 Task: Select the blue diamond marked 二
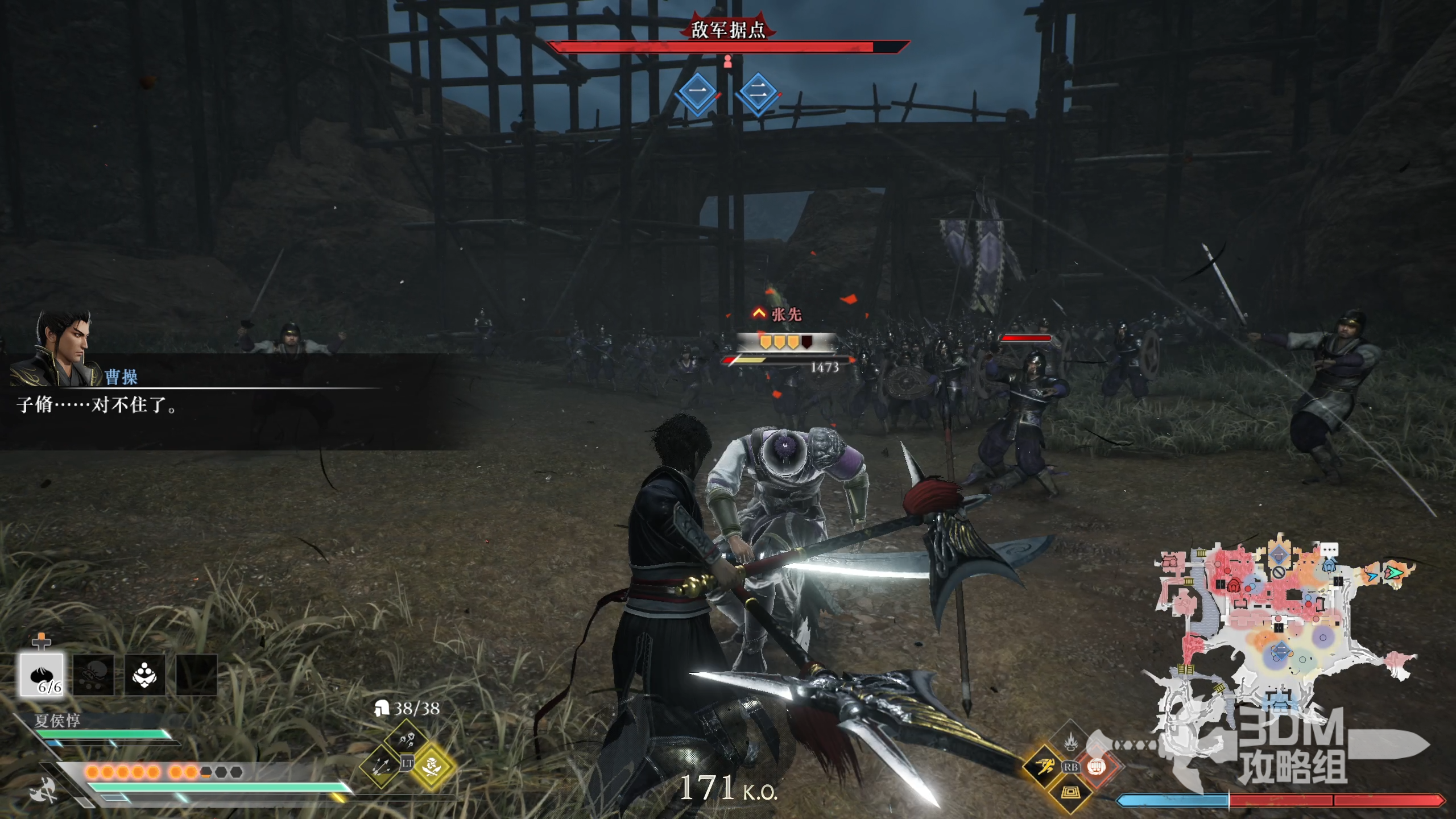(758, 92)
